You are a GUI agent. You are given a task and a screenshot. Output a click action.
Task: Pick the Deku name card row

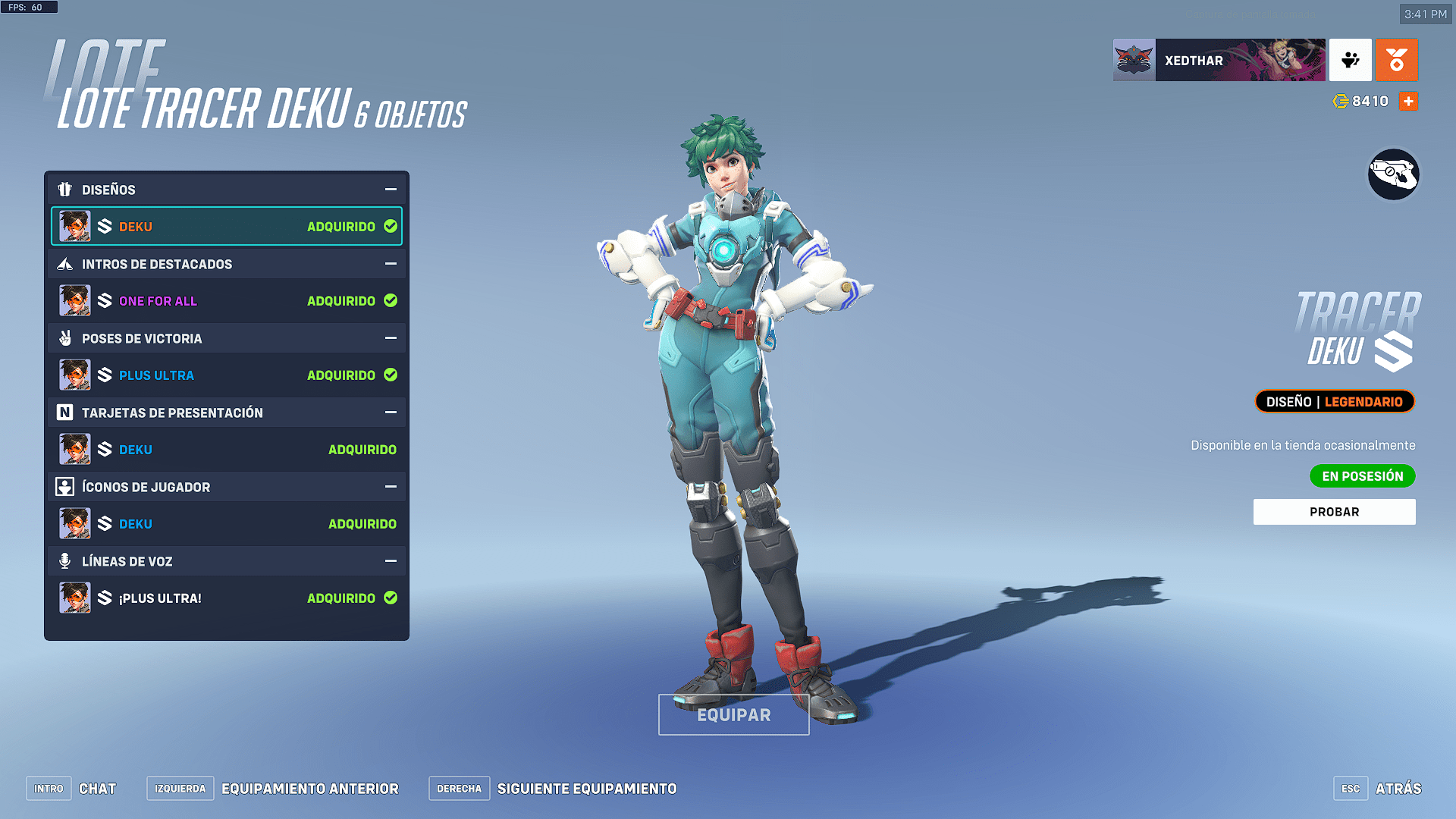[226, 450]
